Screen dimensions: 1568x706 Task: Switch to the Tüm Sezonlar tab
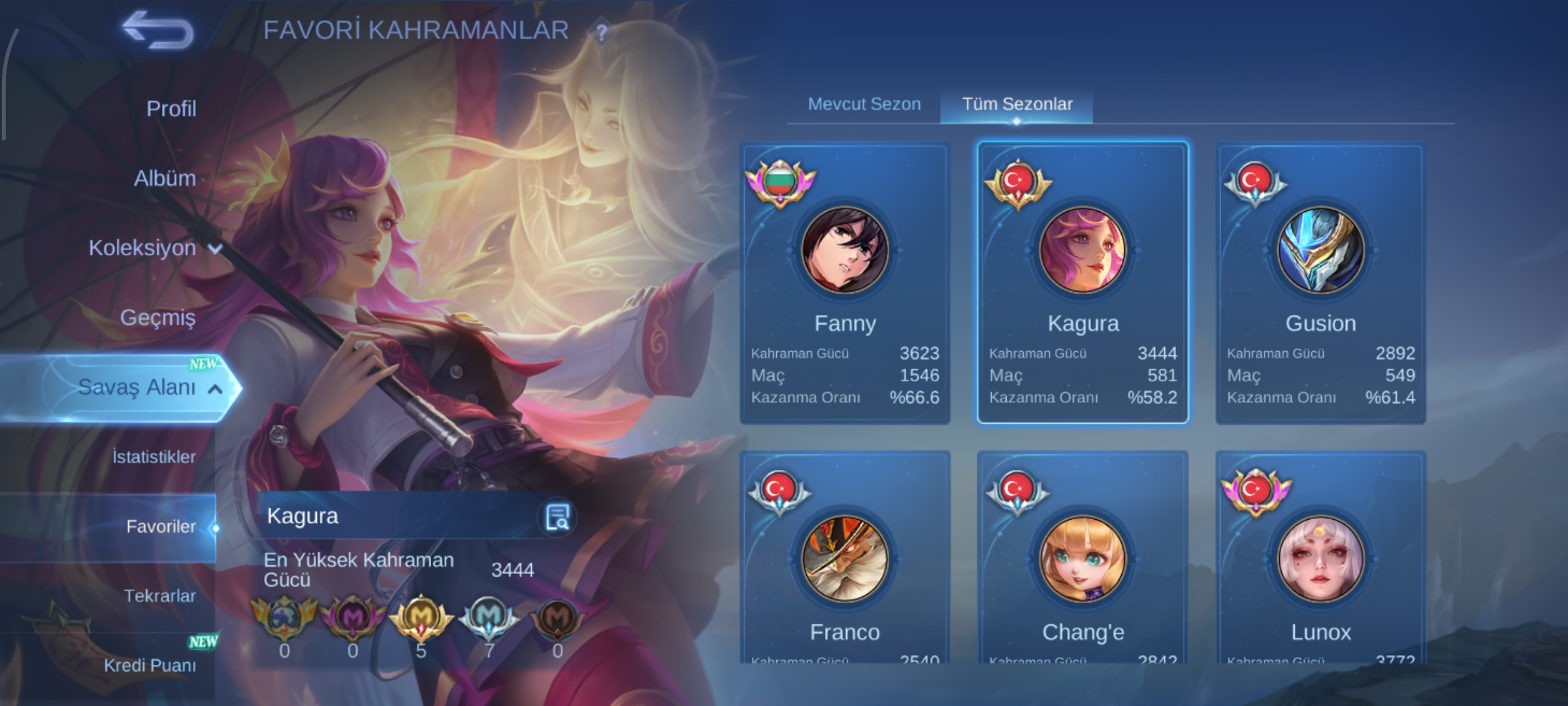click(1017, 104)
